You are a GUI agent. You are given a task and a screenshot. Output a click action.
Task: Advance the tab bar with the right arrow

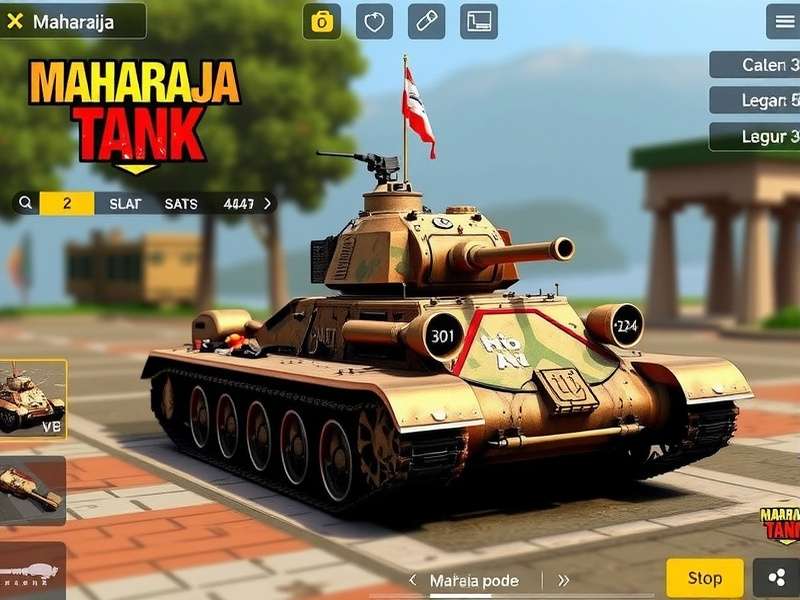click(x=267, y=203)
